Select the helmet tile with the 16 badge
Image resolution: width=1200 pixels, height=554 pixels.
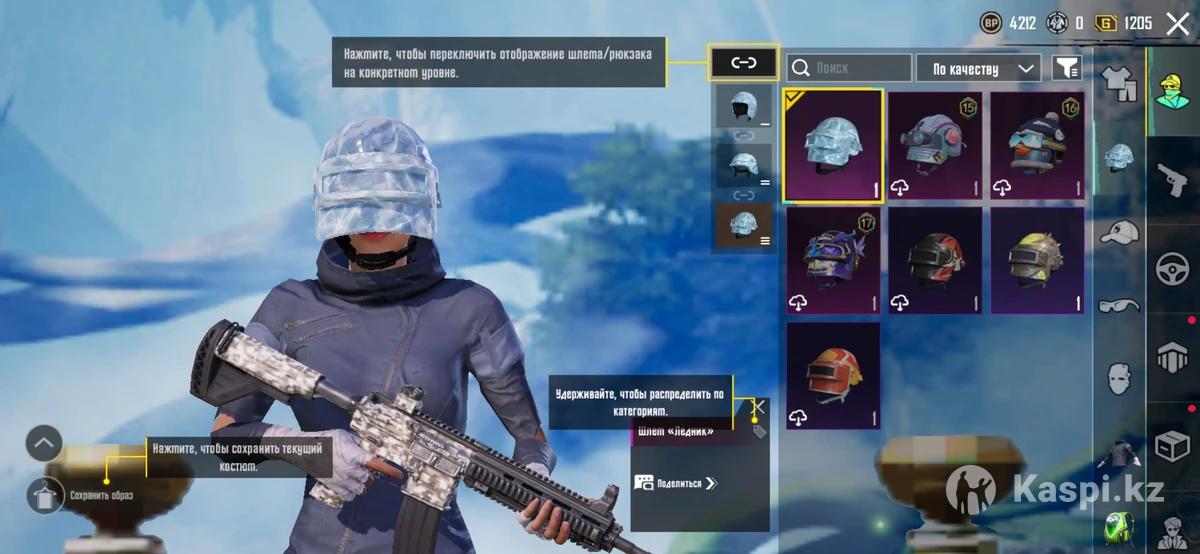(1037, 146)
